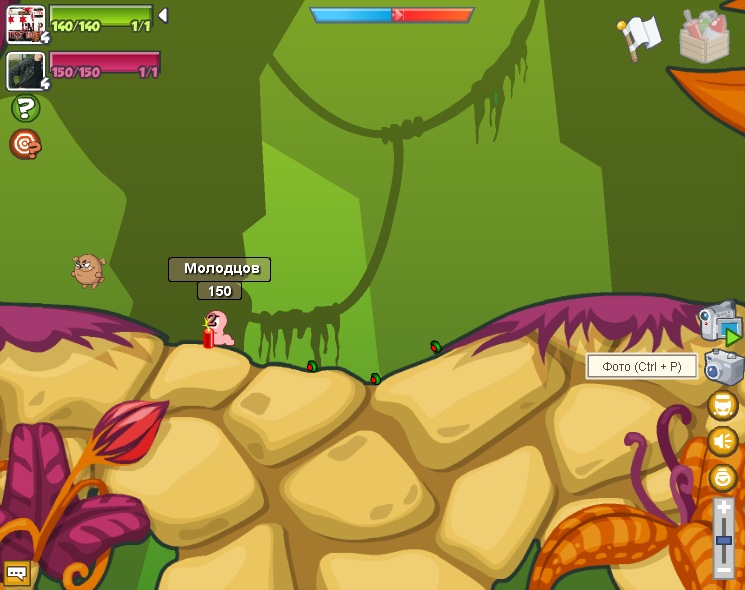This screenshot has height=590, width=745.
Task: Click the orange target hint icon
Action: (x=25, y=144)
